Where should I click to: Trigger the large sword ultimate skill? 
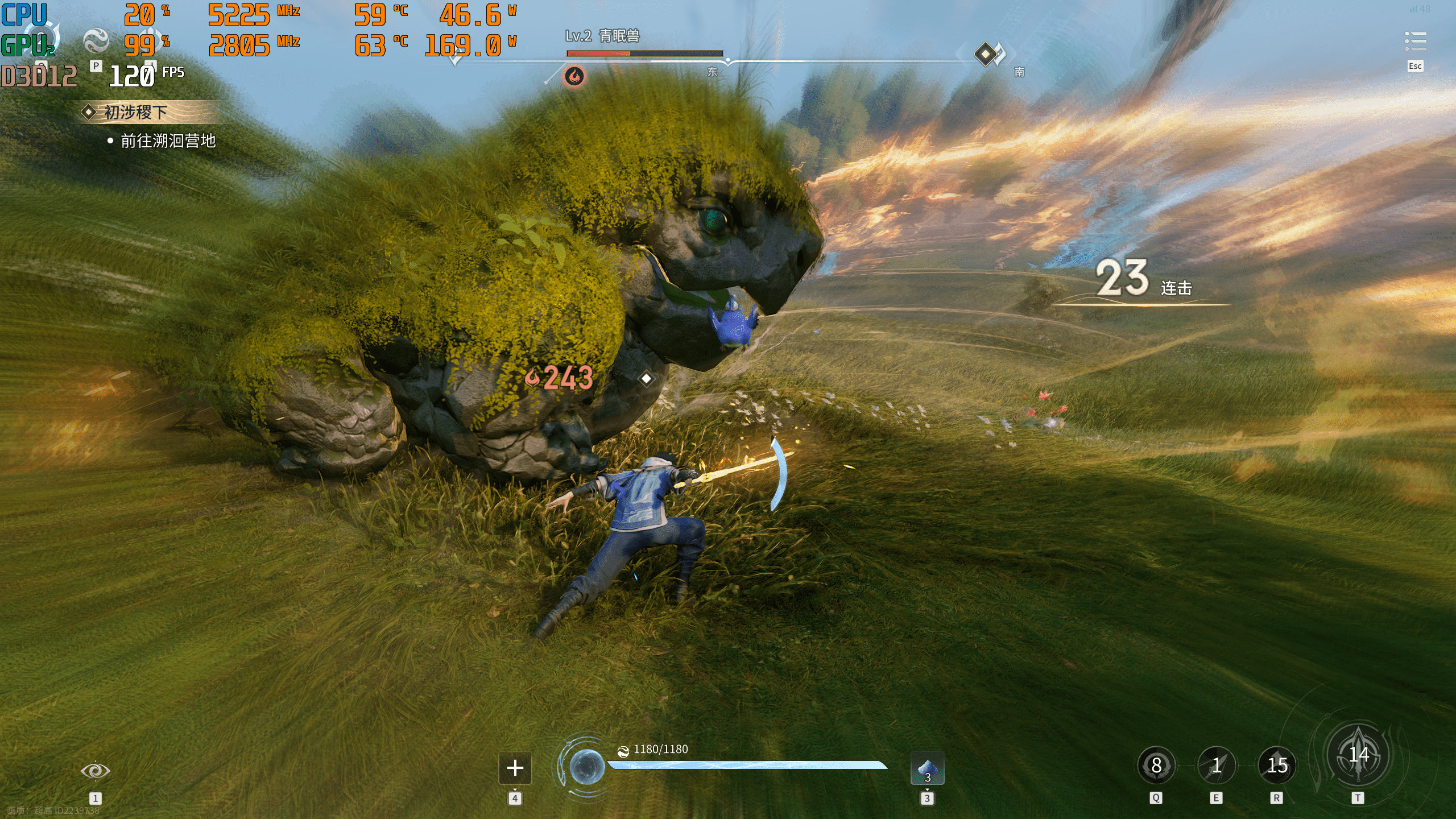point(1358,756)
